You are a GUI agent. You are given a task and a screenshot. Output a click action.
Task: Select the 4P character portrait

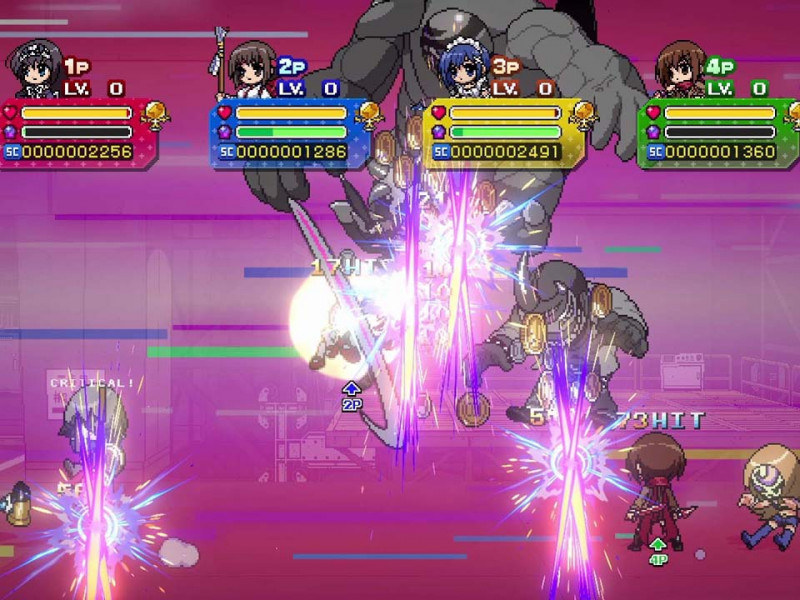point(680,68)
